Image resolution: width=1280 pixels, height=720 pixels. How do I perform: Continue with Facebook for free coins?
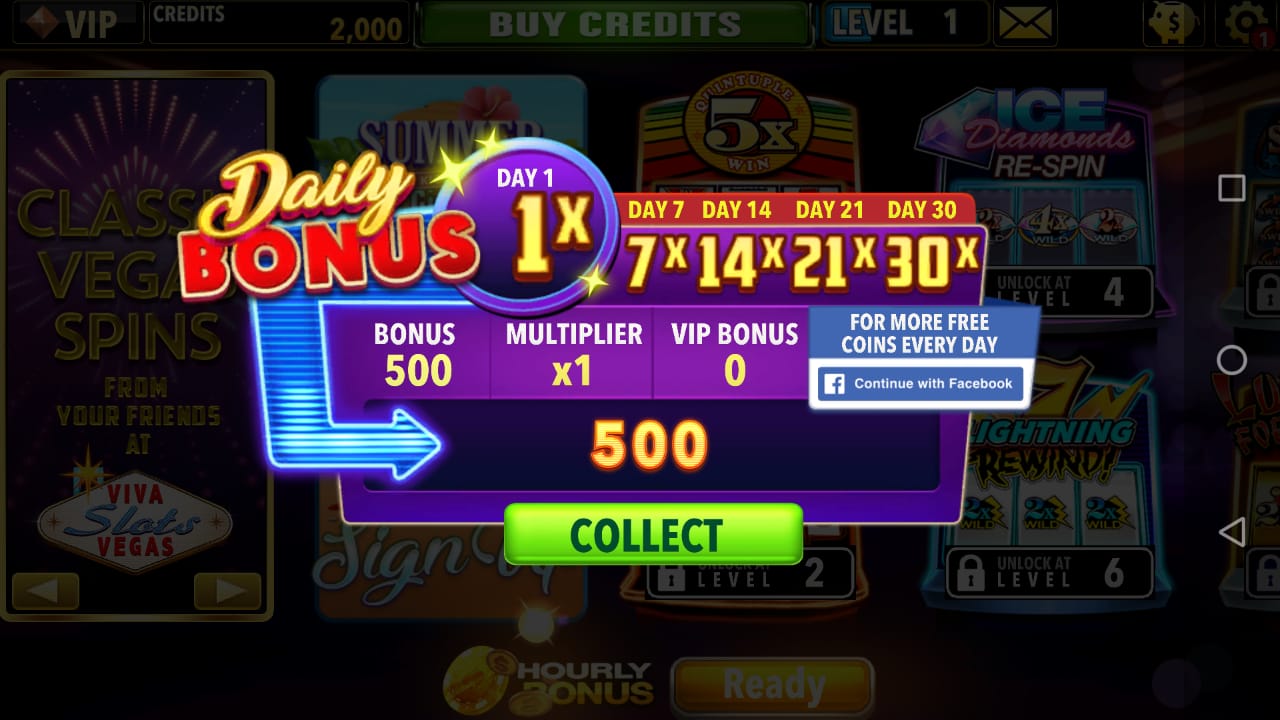tap(918, 383)
